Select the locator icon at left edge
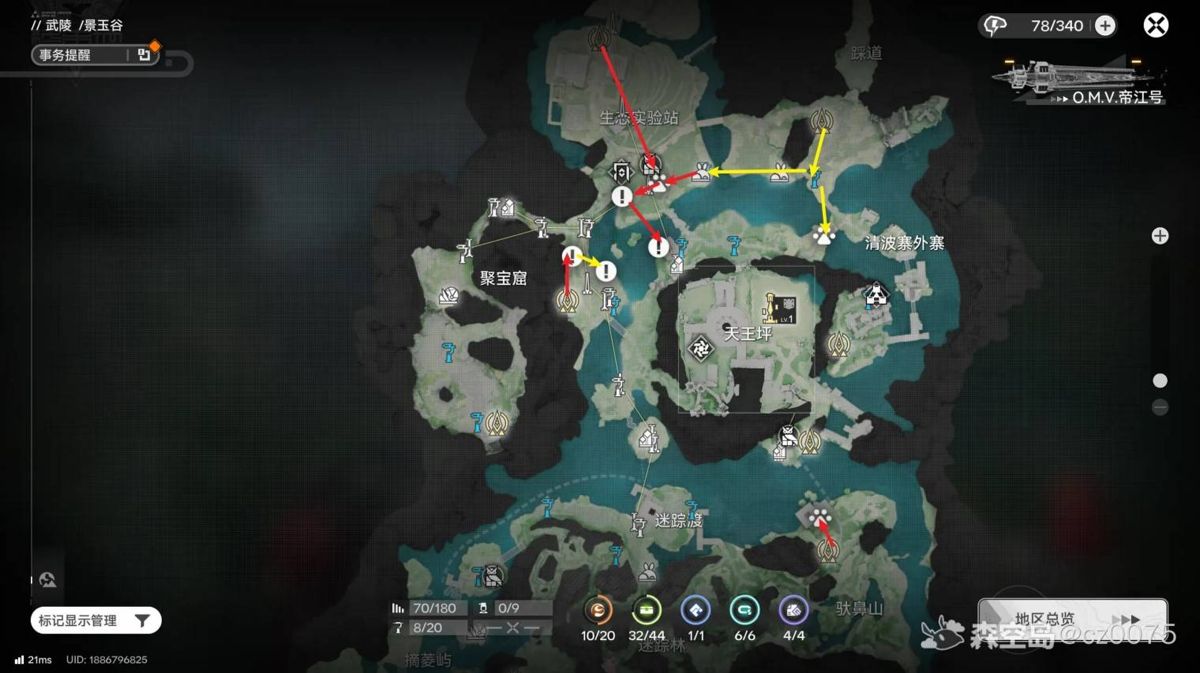This screenshot has height=673, width=1200. (x=48, y=580)
